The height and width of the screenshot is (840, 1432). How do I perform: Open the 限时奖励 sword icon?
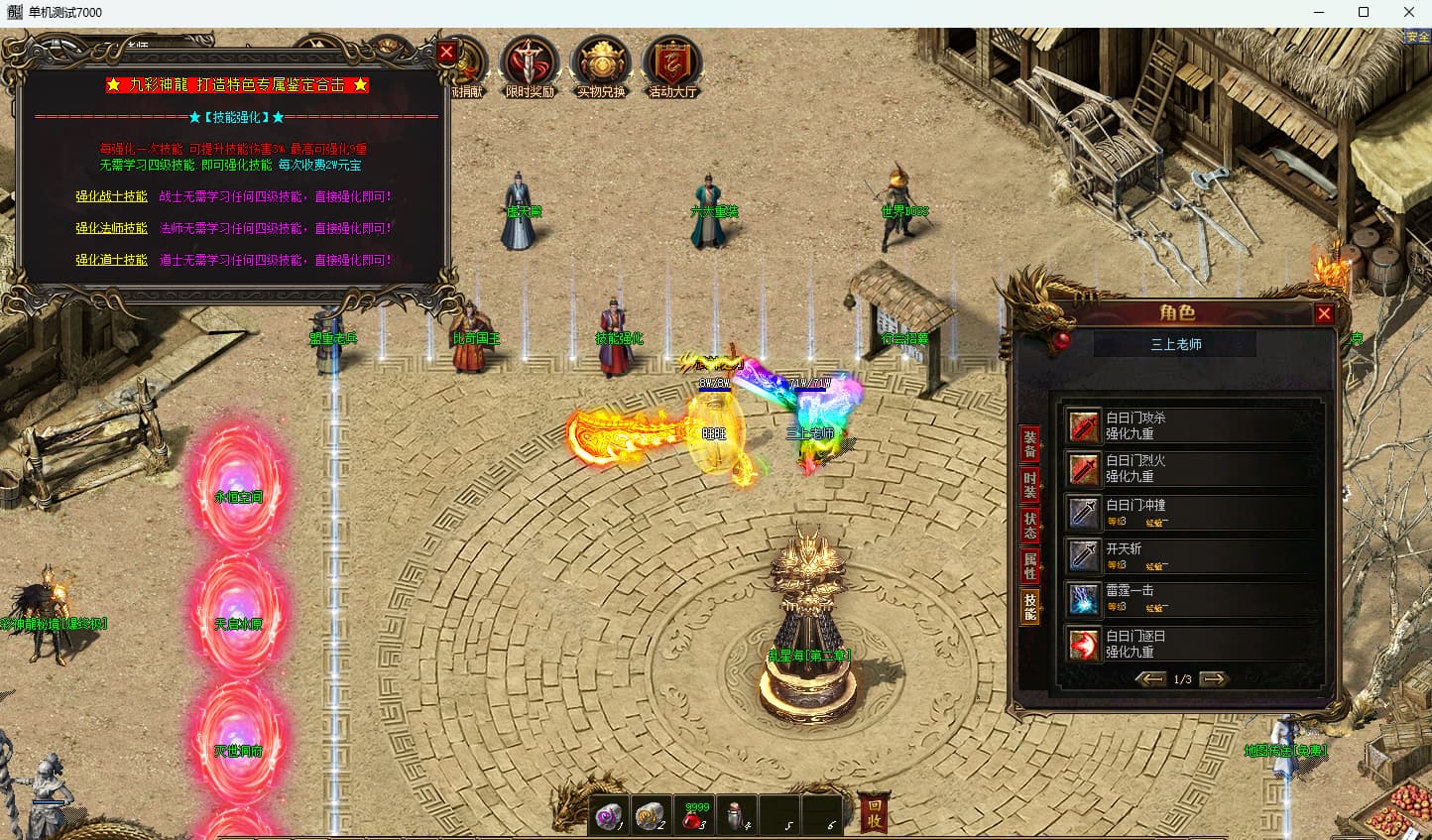[x=530, y=65]
